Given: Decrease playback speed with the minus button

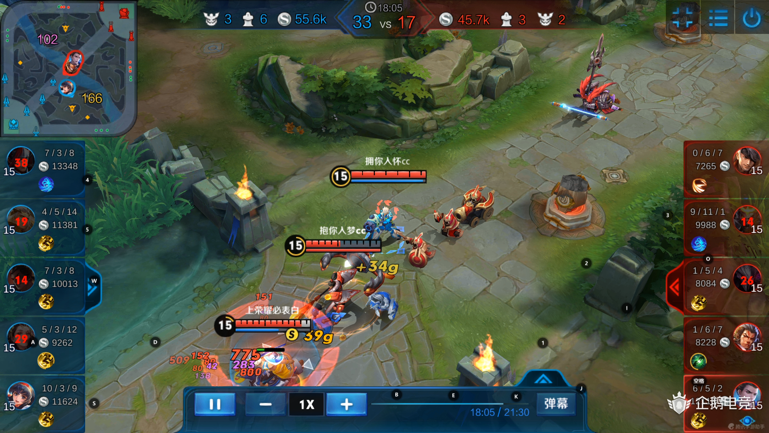Looking at the screenshot, I should point(265,404).
